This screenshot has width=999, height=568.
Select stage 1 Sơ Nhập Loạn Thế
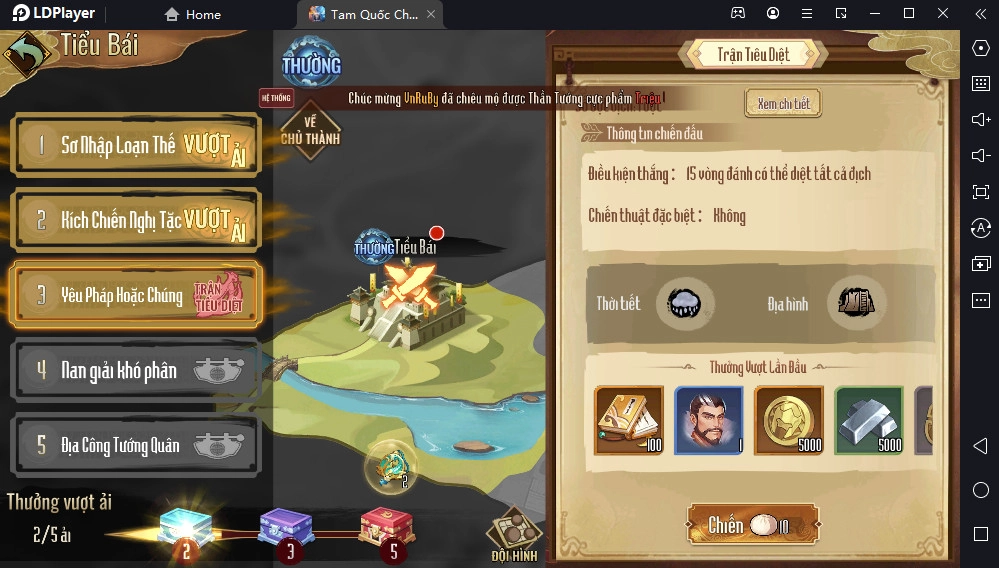point(136,146)
